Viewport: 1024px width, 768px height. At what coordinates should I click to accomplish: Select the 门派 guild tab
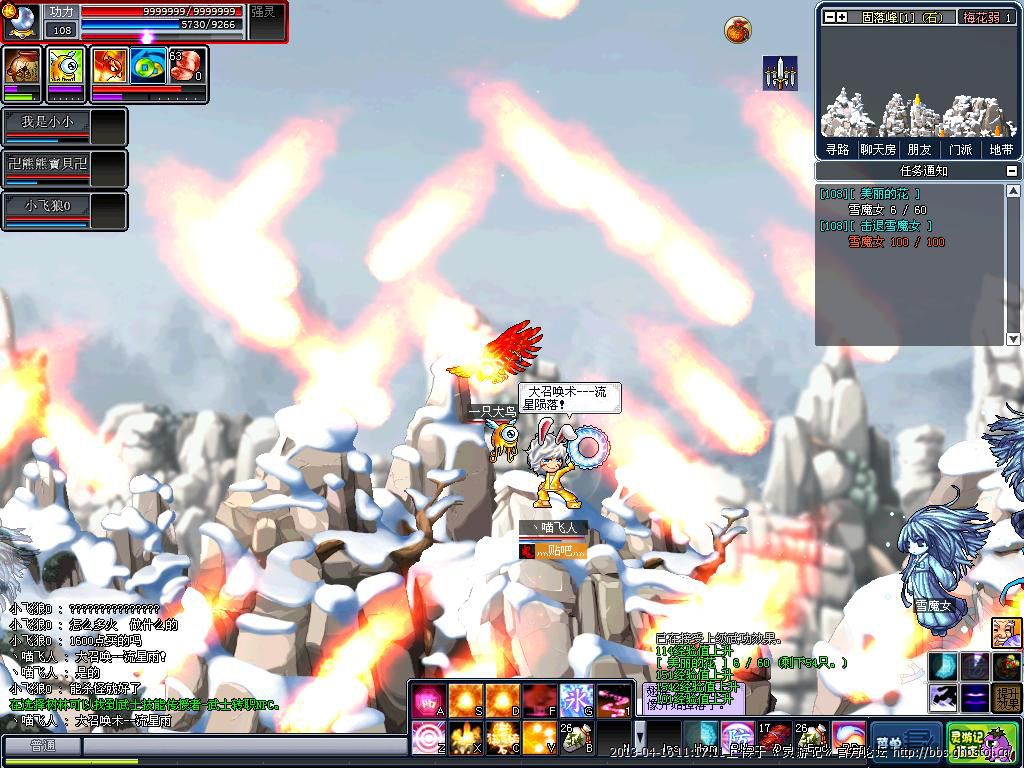coord(960,149)
